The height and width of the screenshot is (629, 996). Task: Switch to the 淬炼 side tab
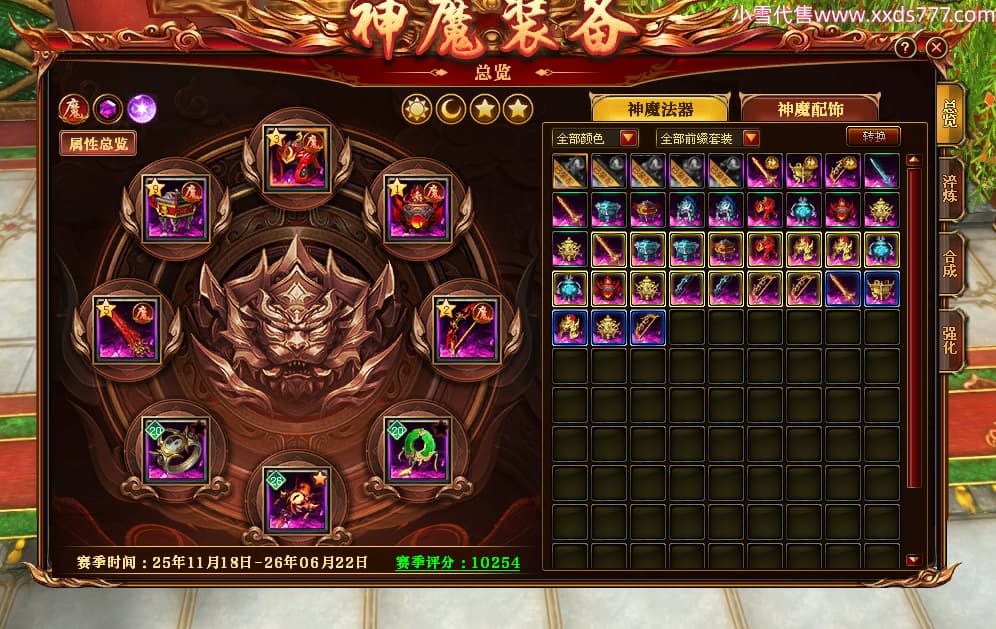click(950, 190)
